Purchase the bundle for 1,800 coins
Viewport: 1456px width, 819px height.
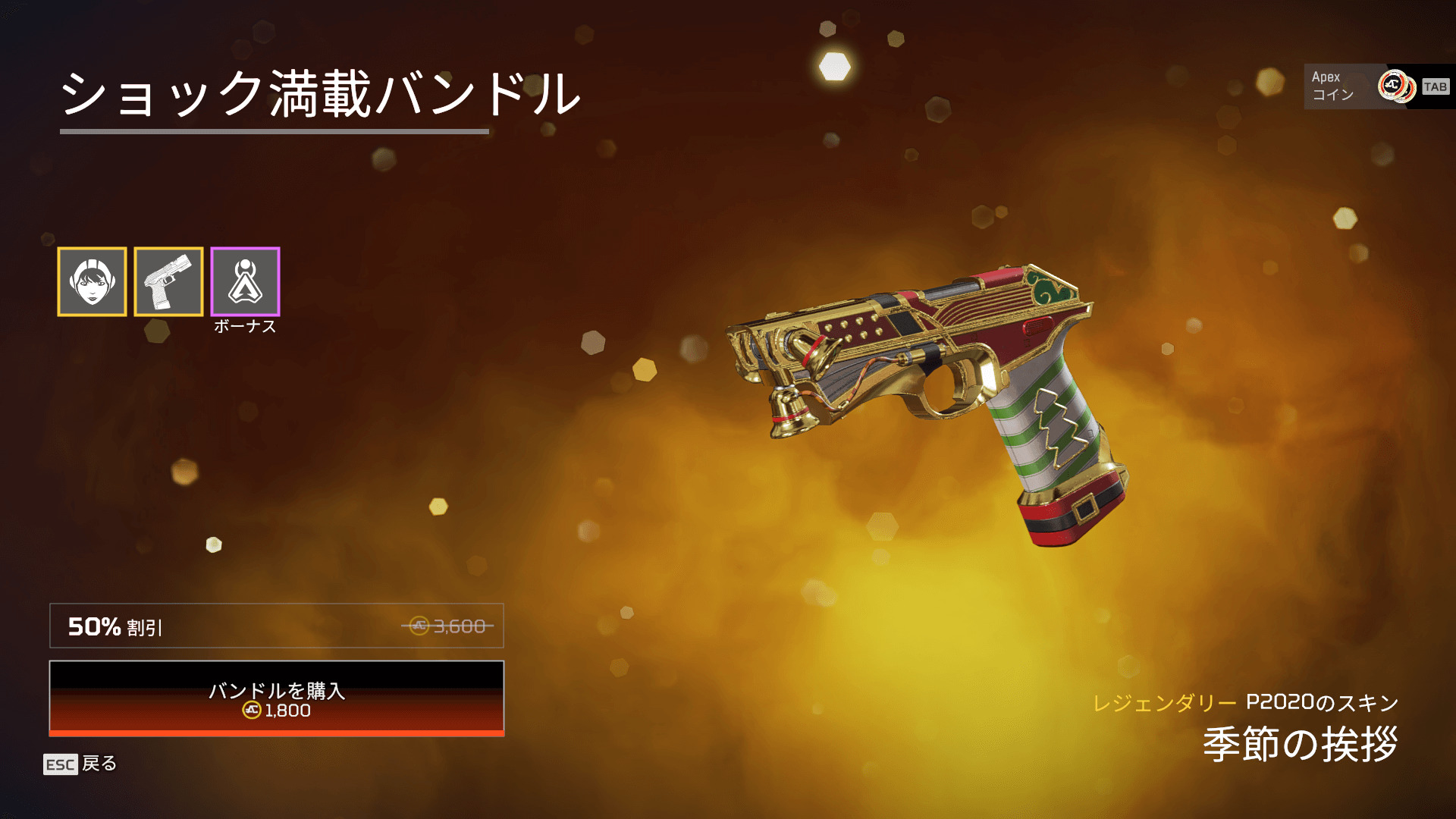click(276, 698)
